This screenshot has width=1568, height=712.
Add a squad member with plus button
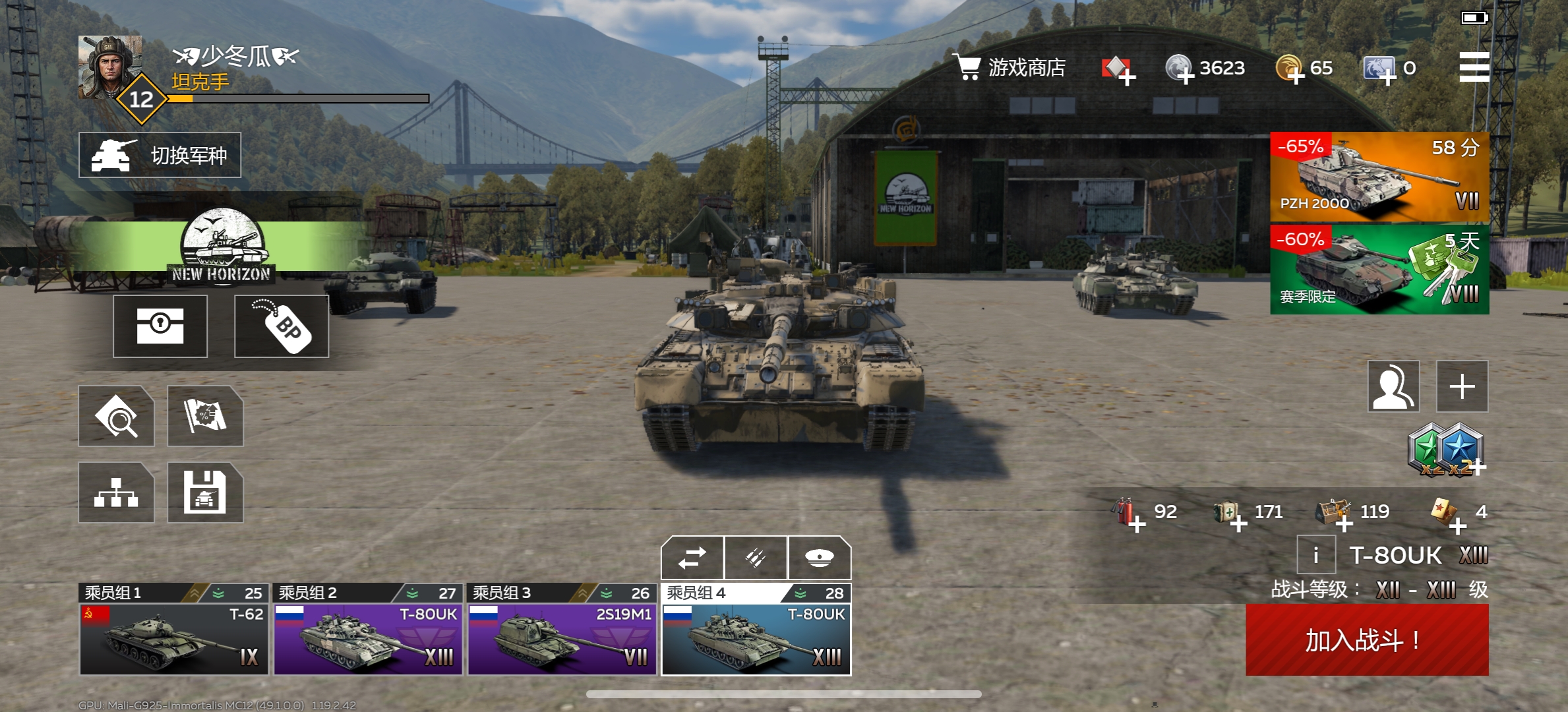[1462, 386]
